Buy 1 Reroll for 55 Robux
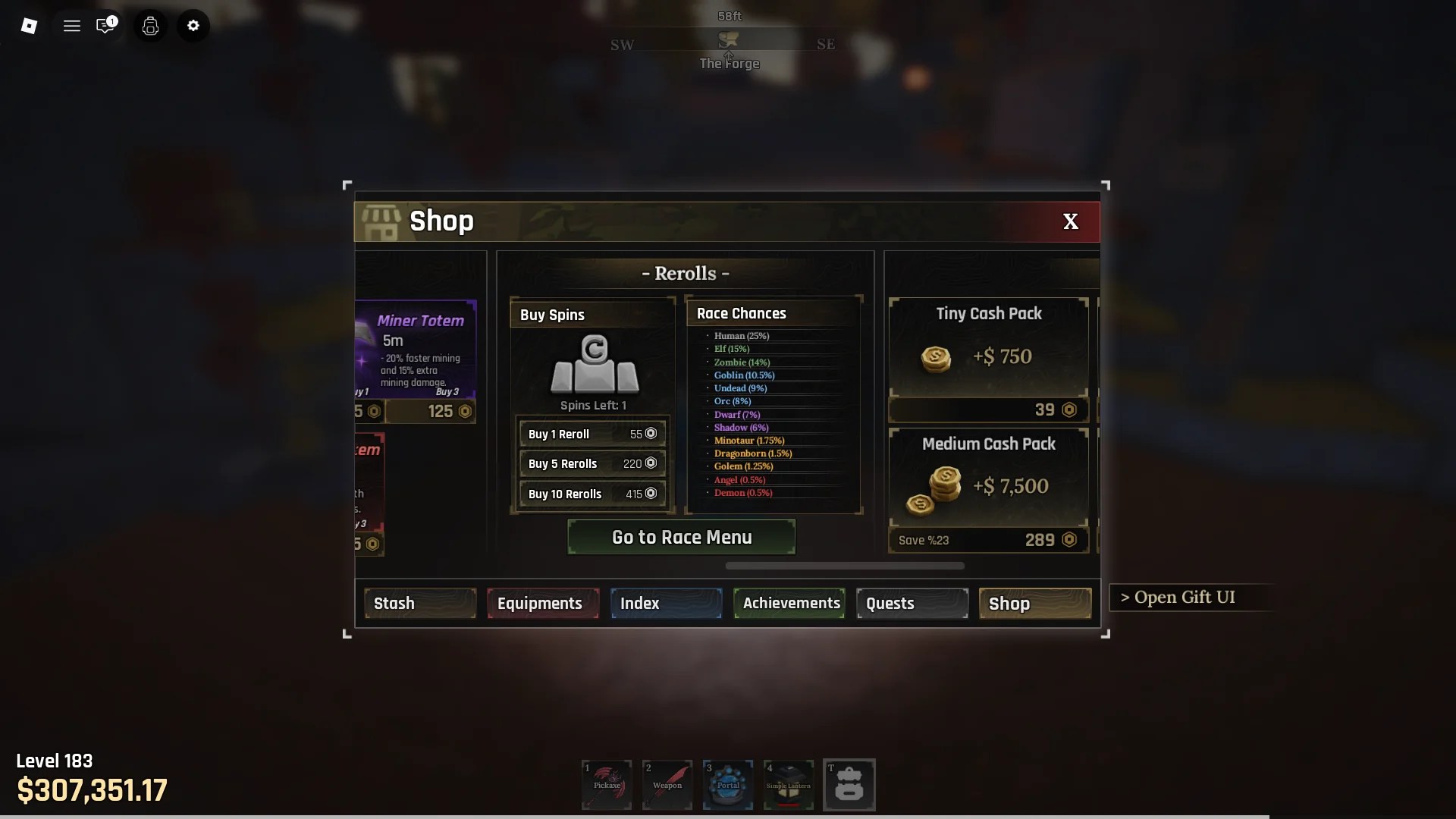Screen dimensions: 1456x819 (592, 434)
